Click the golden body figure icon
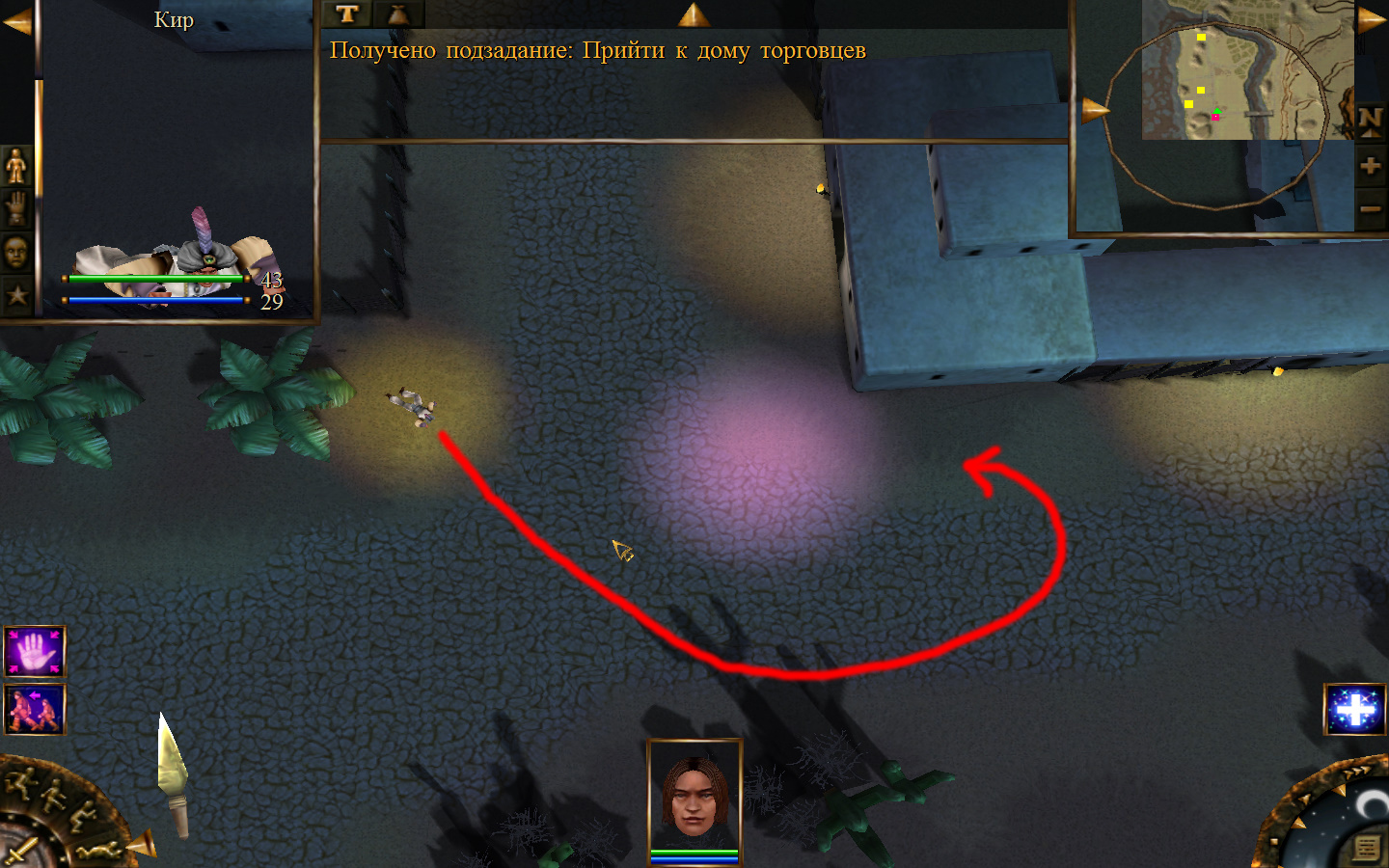Viewport: 1389px width, 868px height. [16, 166]
